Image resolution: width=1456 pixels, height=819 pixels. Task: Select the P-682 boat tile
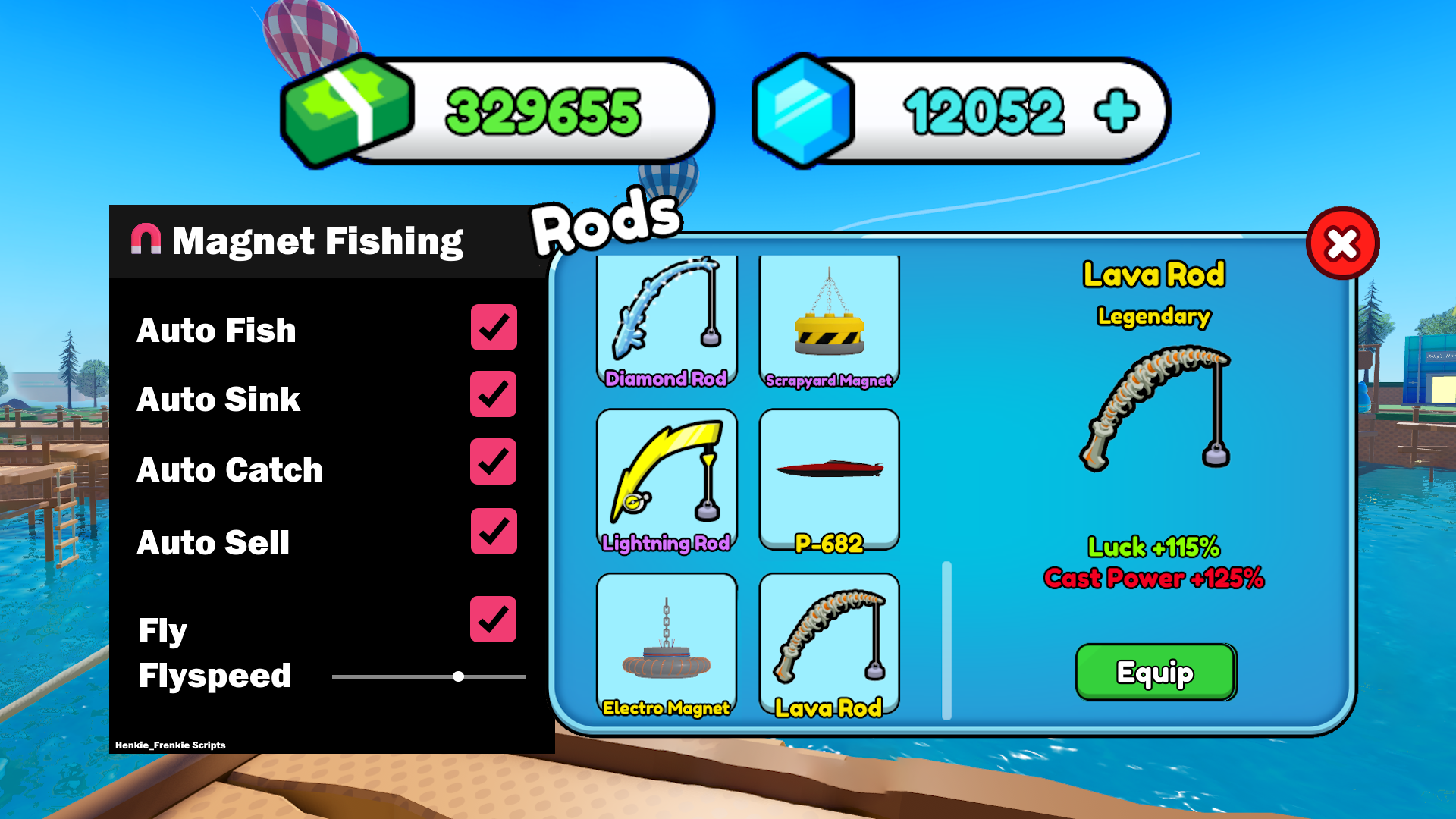coord(829,479)
